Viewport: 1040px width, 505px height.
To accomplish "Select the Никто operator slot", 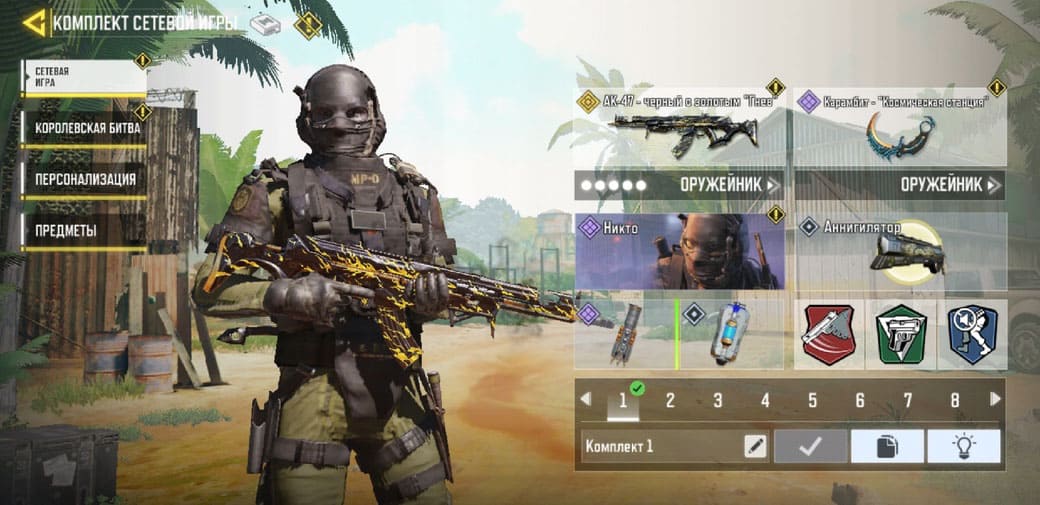I will [x=679, y=251].
